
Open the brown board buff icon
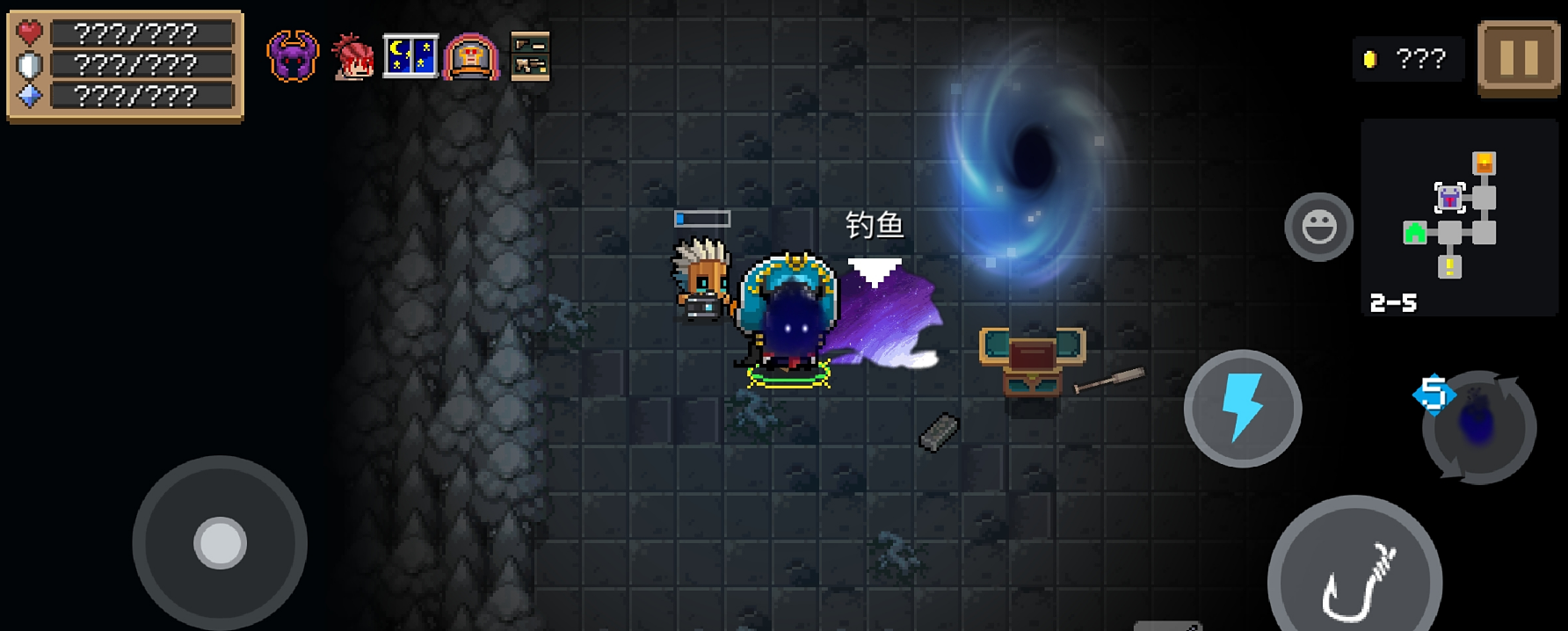coord(530,57)
